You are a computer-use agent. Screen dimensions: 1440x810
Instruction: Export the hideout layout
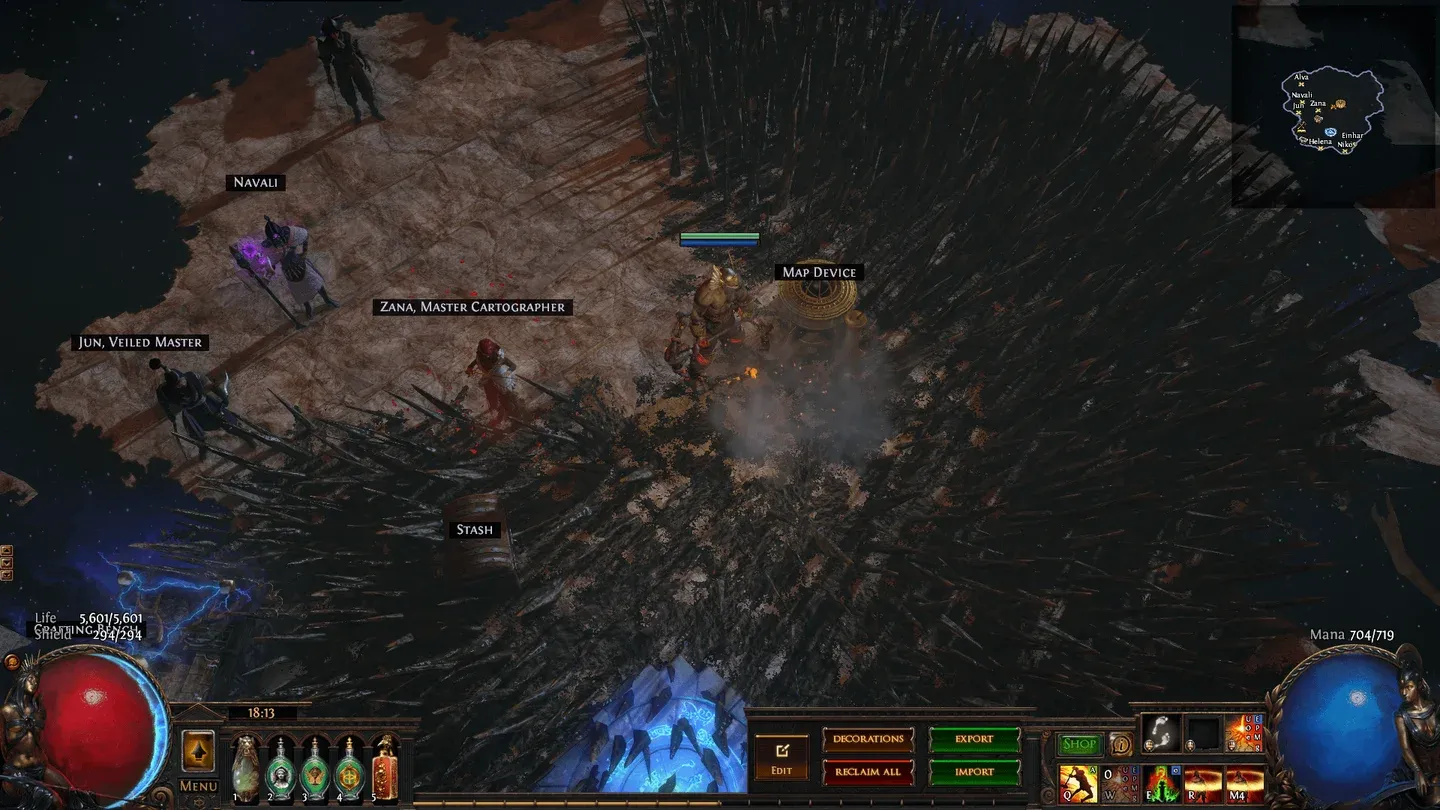click(x=974, y=739)
